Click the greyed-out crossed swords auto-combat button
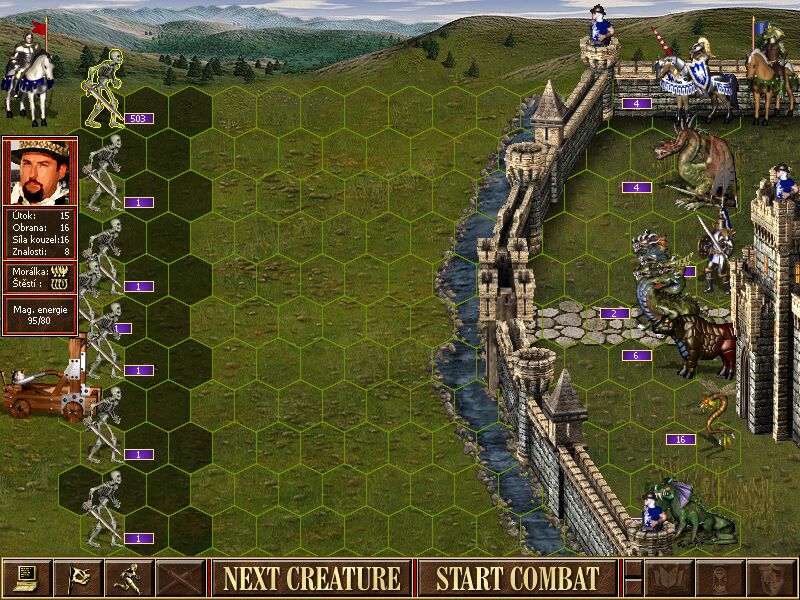The image size is (800, 600). click(x=181, y=578)
